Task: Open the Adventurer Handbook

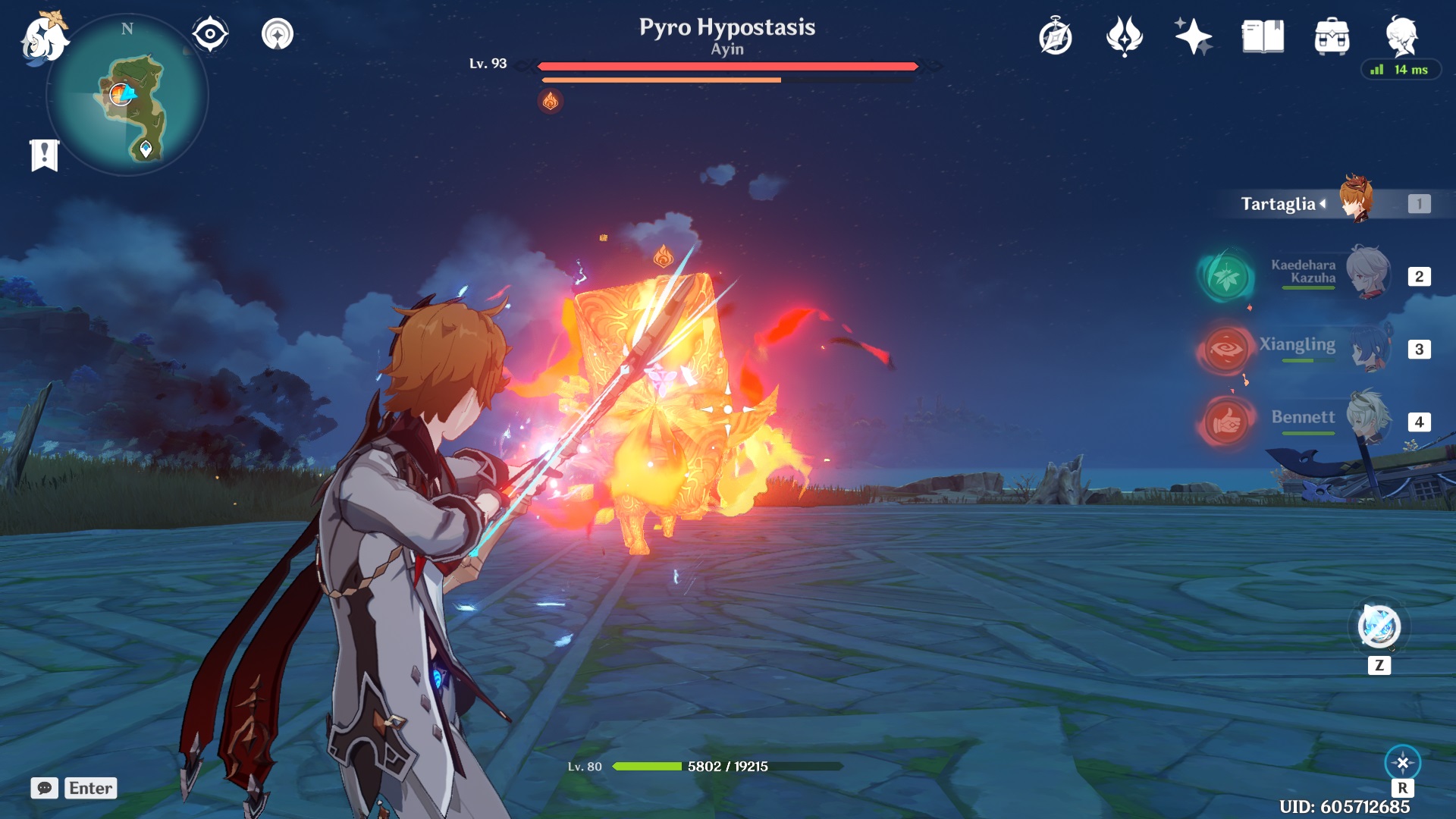Action: click(x=1055, y=34)
